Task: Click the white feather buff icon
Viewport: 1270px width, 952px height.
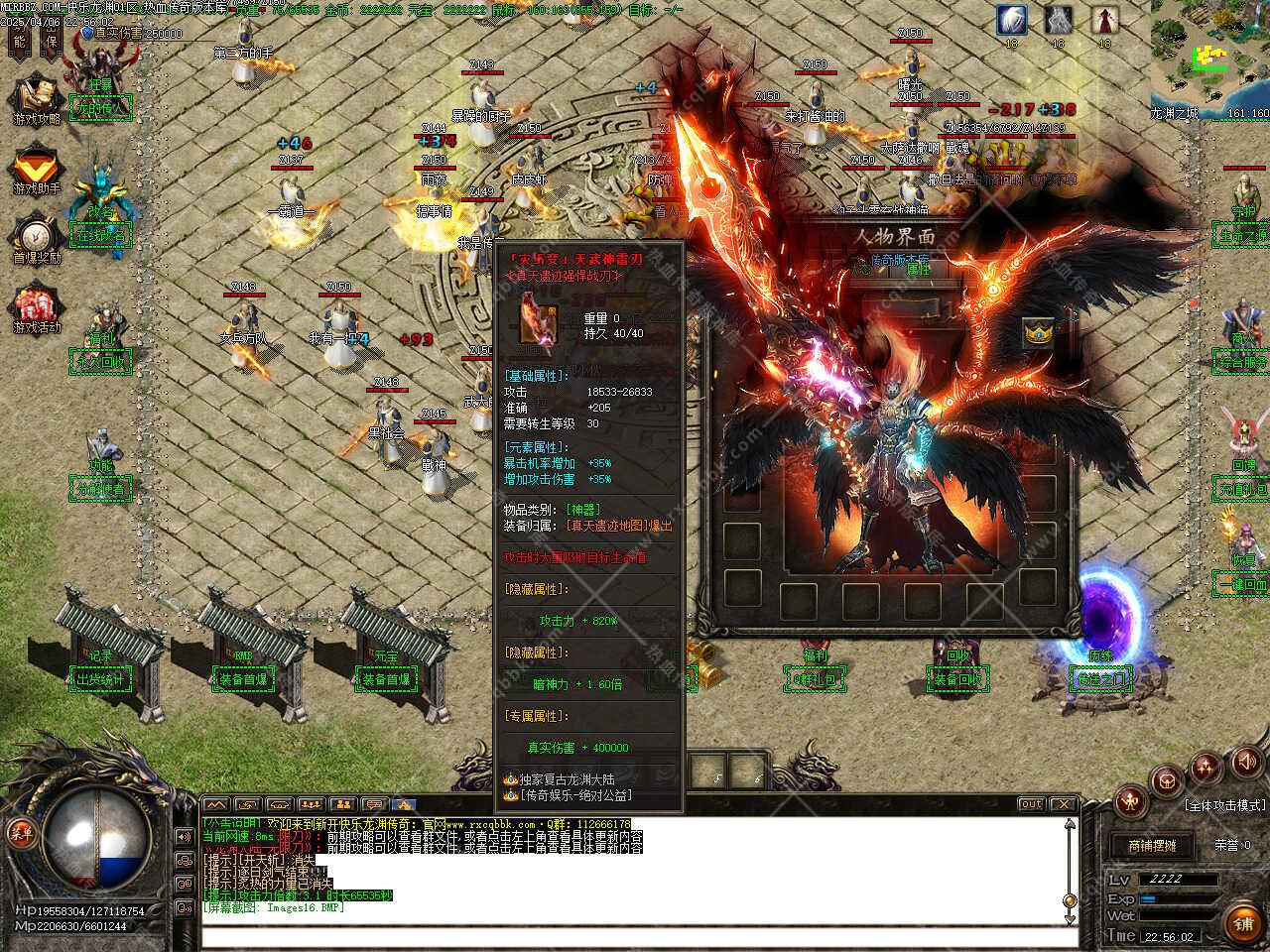Action: [x=1012, y=20]
